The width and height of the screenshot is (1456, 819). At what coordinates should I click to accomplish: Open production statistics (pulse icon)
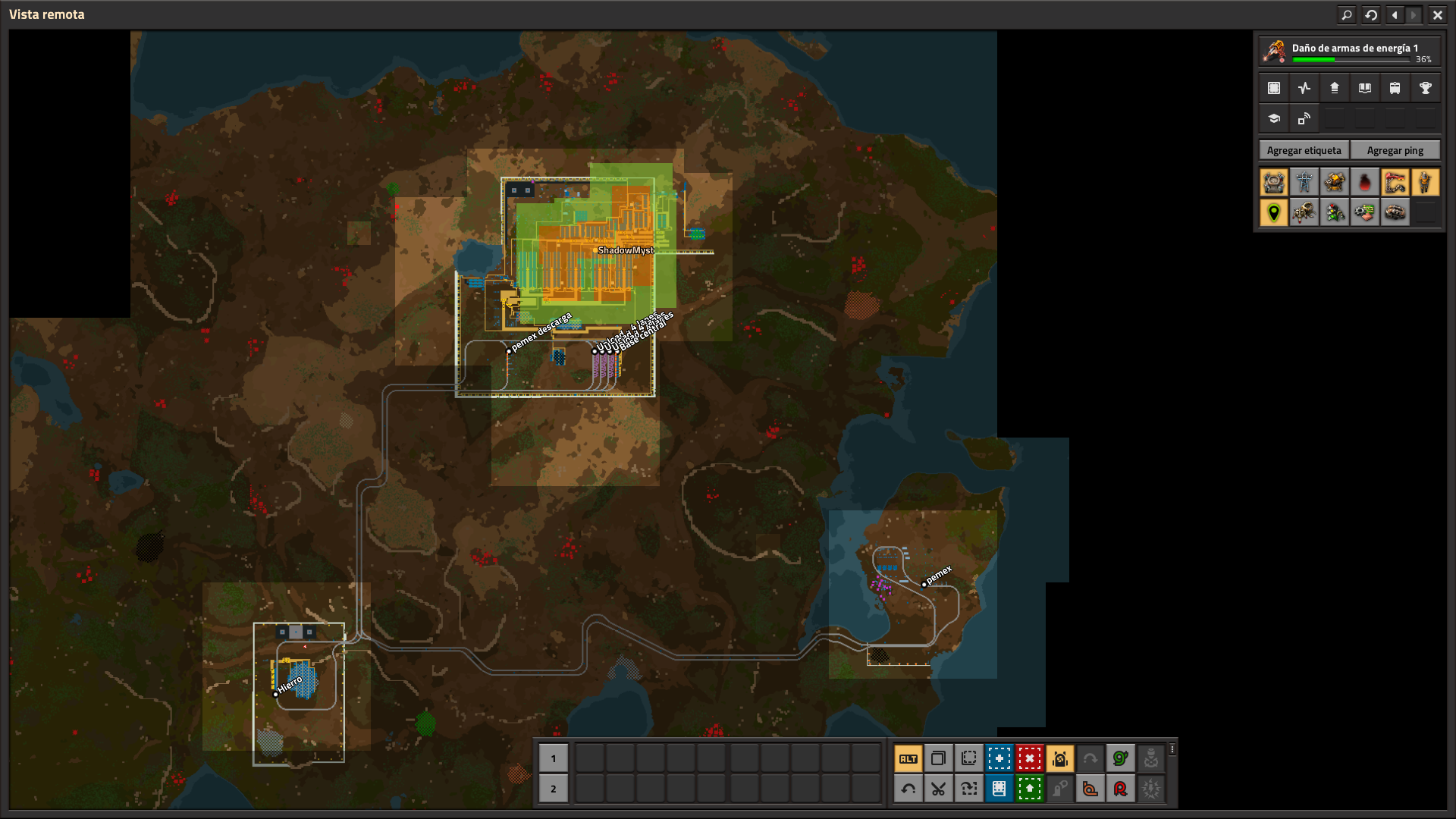pyautogui.click(x=1304, y=87)
